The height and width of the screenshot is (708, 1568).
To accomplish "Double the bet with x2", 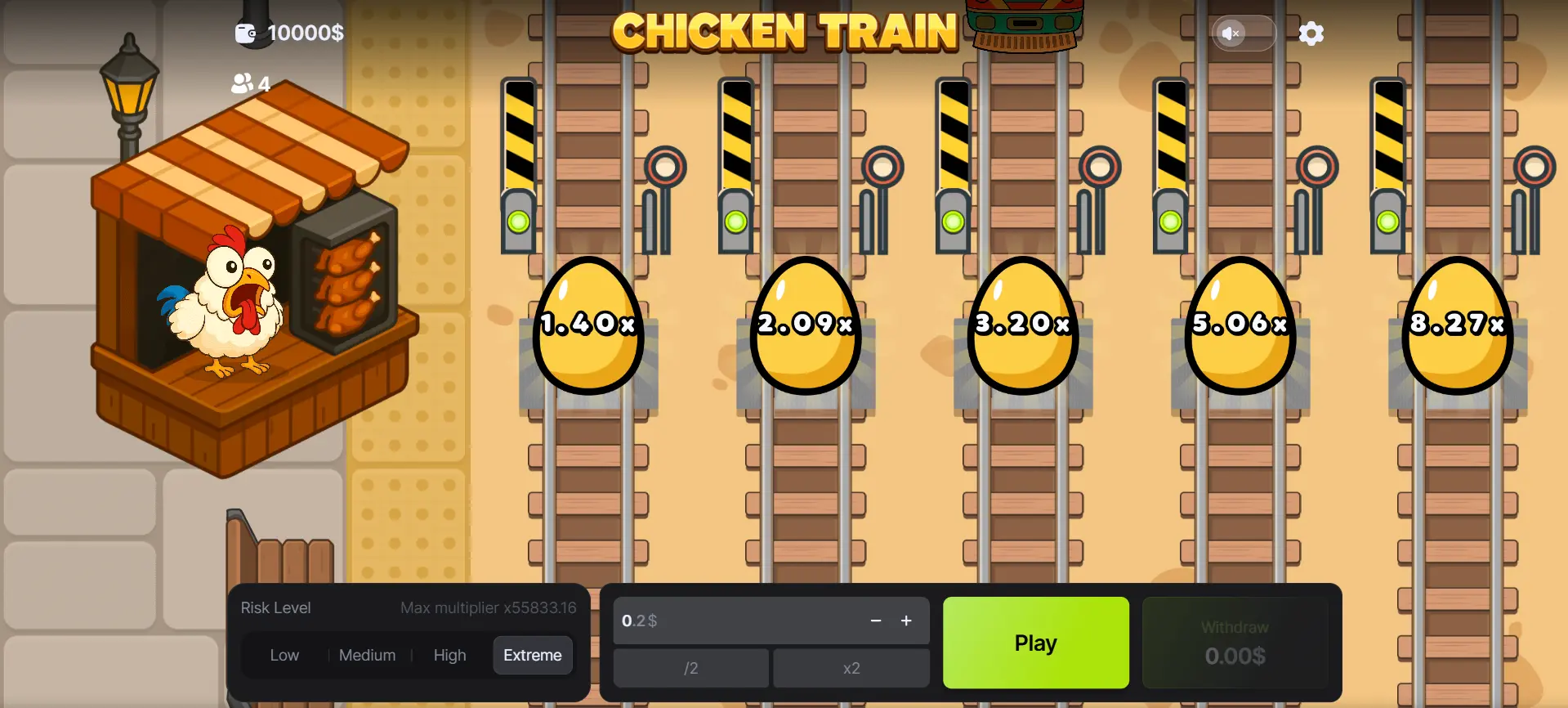I will [851, 667].
